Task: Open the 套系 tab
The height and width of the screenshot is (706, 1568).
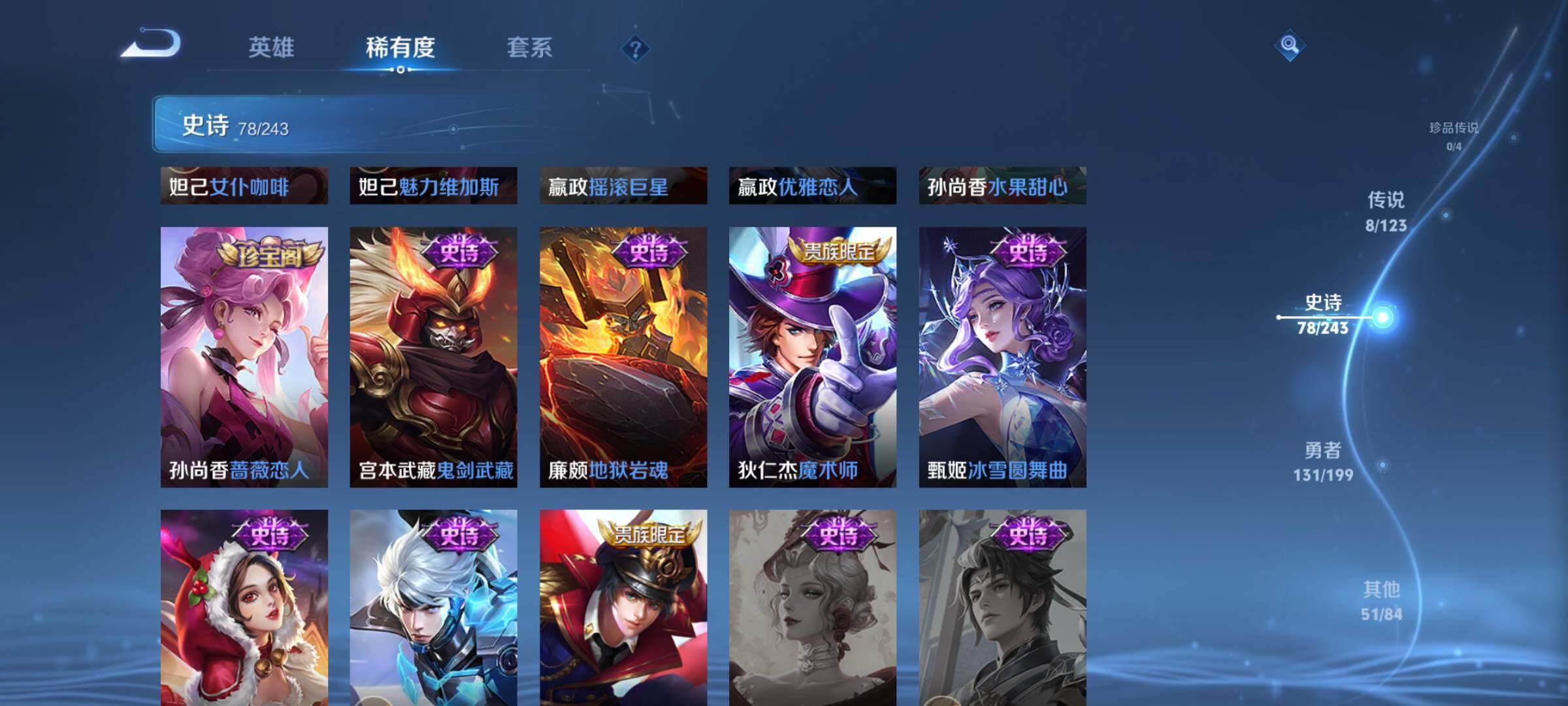Action: pos(529,47)
